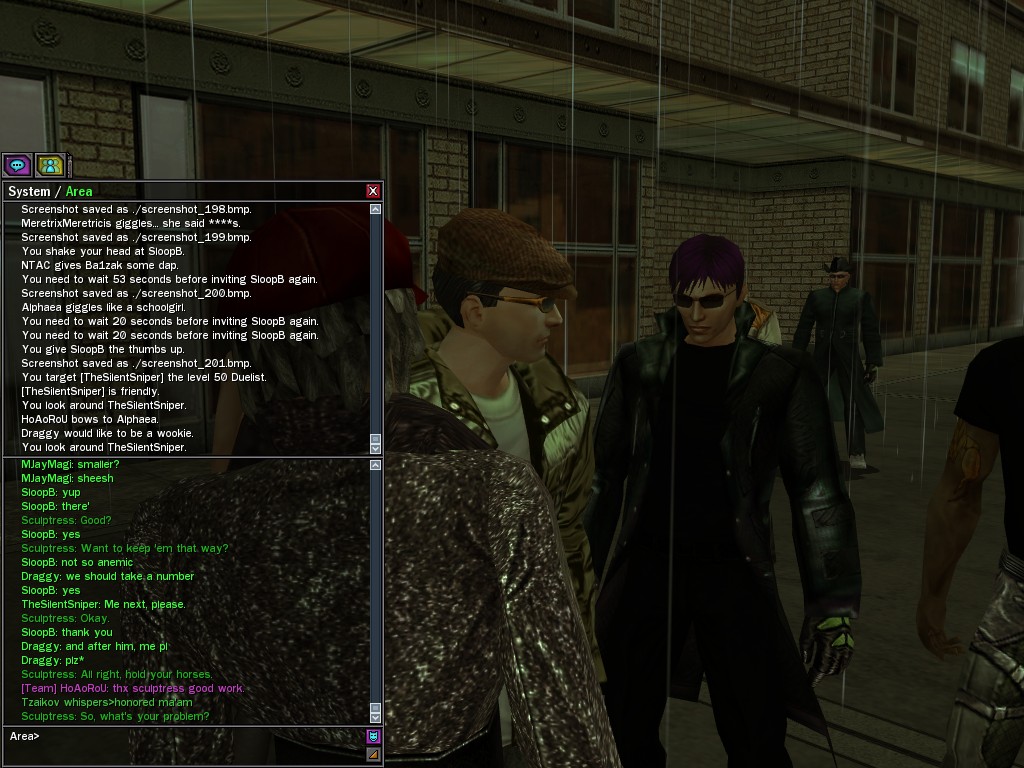Image resolution: width=1024 pixels, height=768 pixels.
Task: Select the Tzaikov whisper message line
Action: pos(107,702)
